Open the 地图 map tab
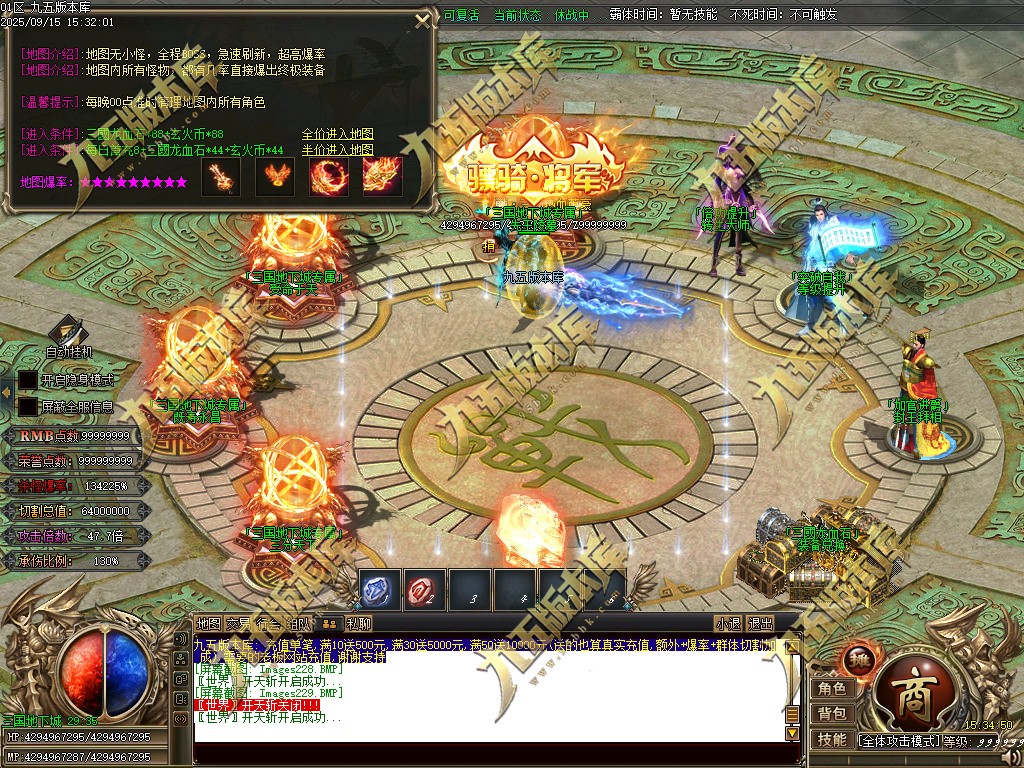The height and width of the screenshot is (768, 1024). (208, 623)
